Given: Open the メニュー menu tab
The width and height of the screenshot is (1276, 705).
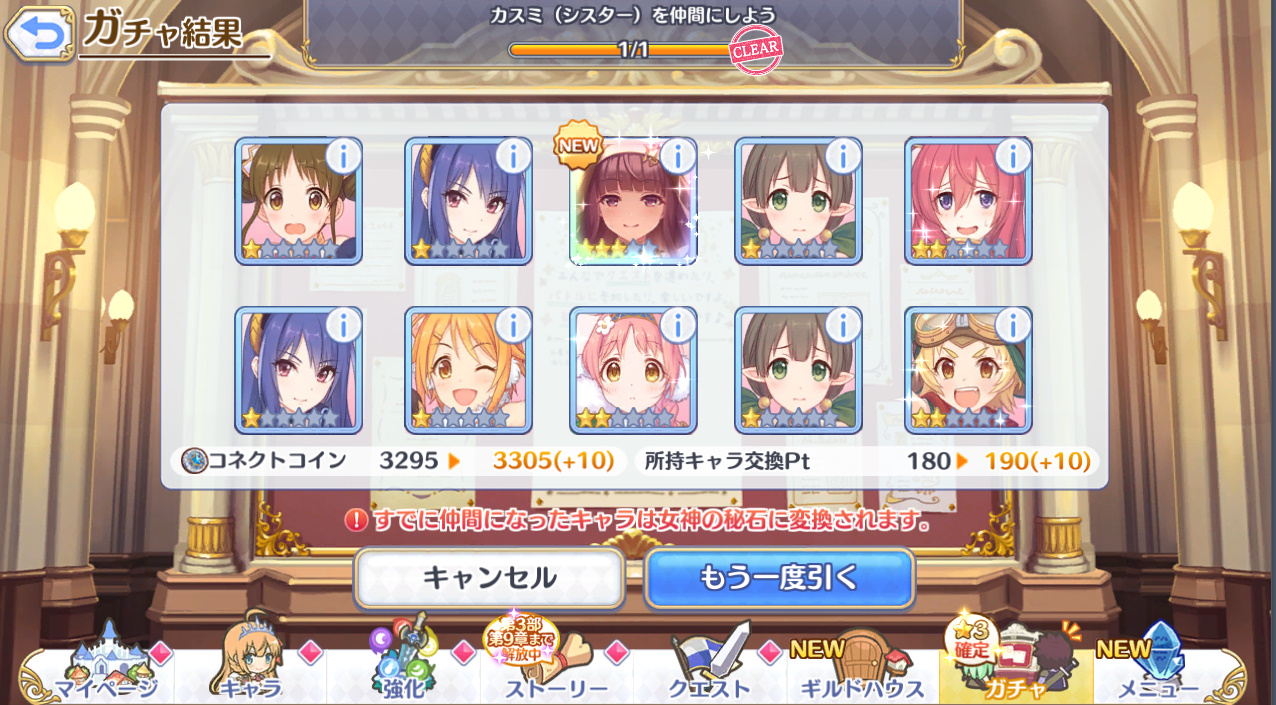Looking at the screenshot, I should (x=1158, y=672).
